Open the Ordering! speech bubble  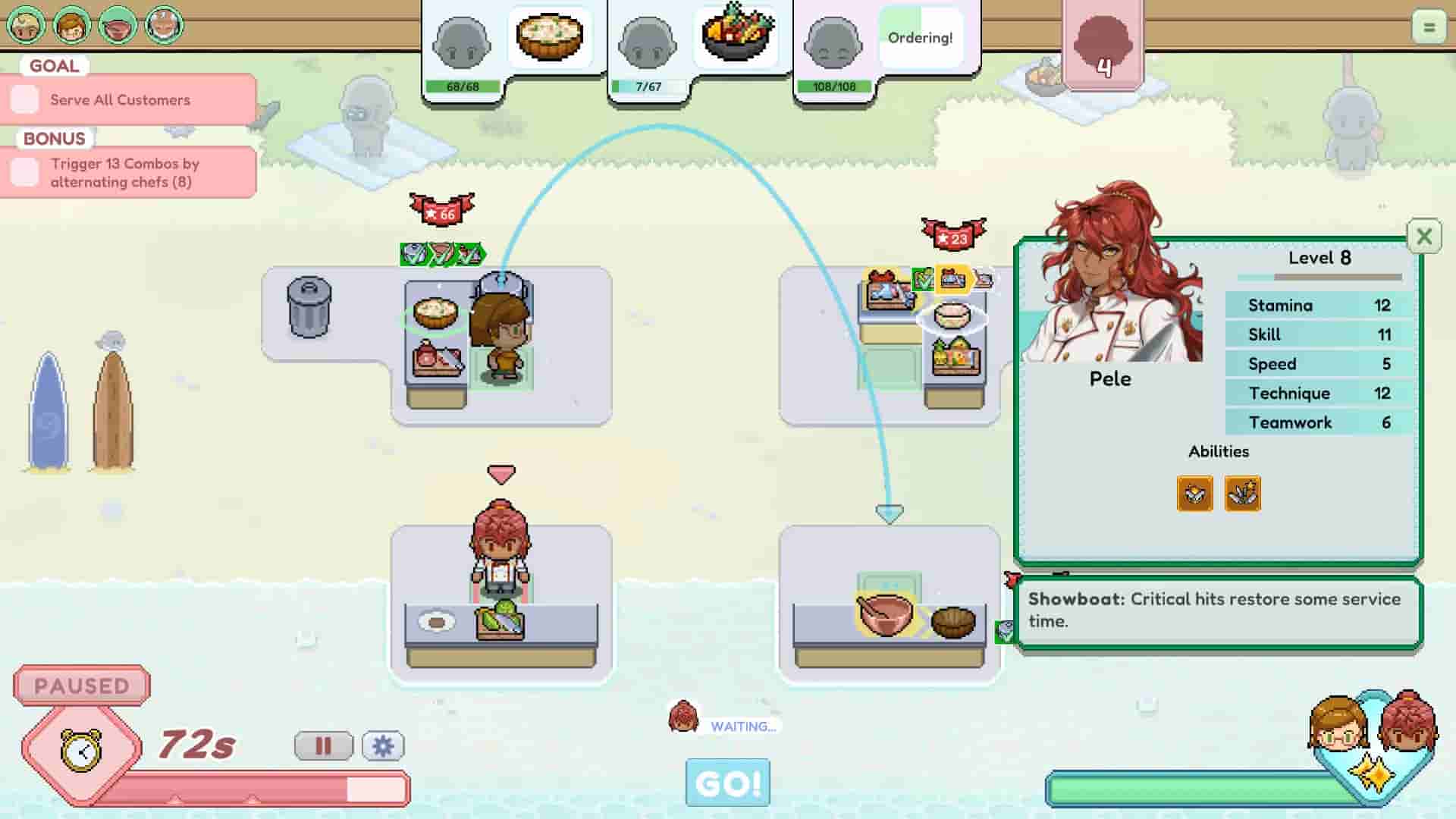click(x=920, y=36)
